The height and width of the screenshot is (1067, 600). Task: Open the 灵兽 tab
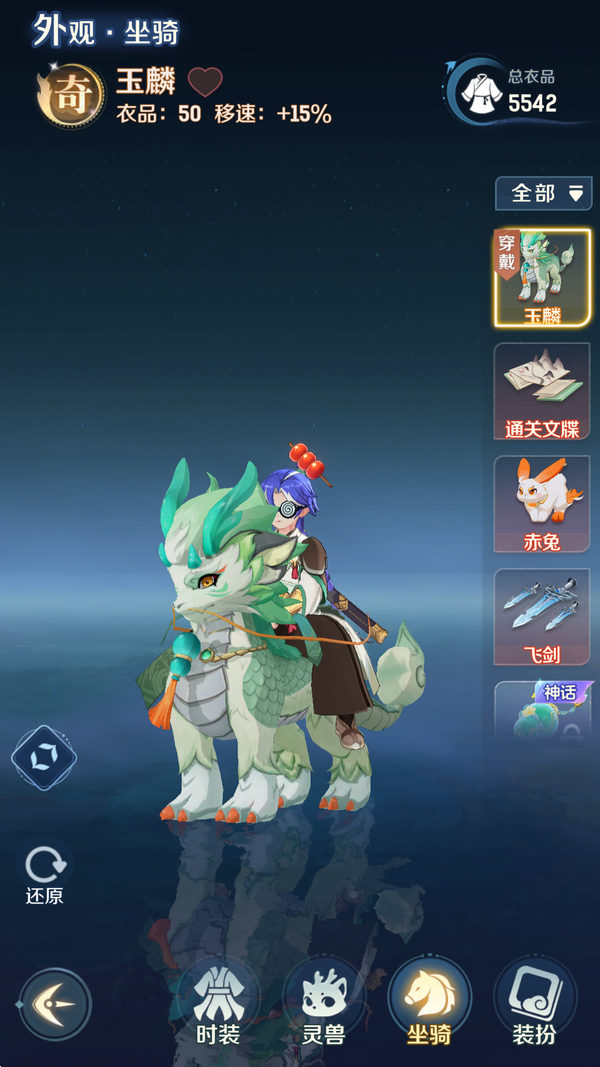click(323, 1003)
